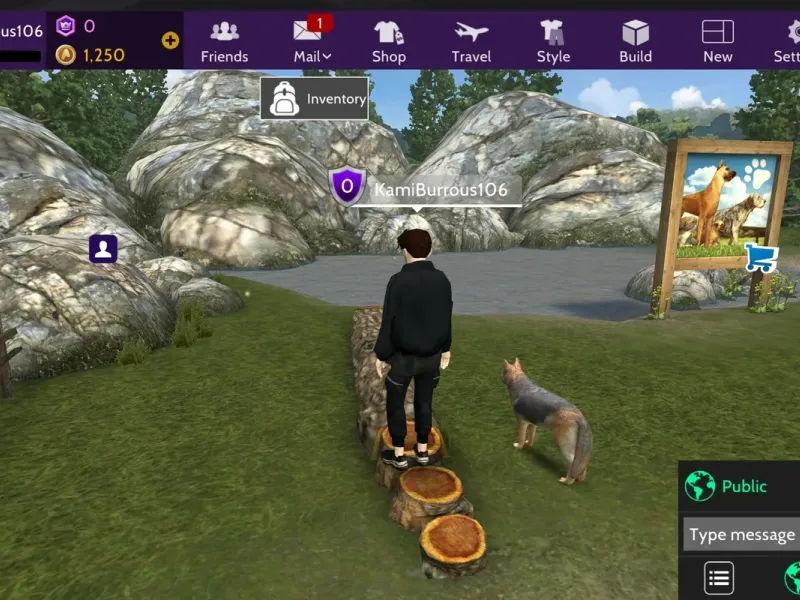Screen dimensions: 800x600
Task: Open the Travel menu
Action: click(471, 41)
